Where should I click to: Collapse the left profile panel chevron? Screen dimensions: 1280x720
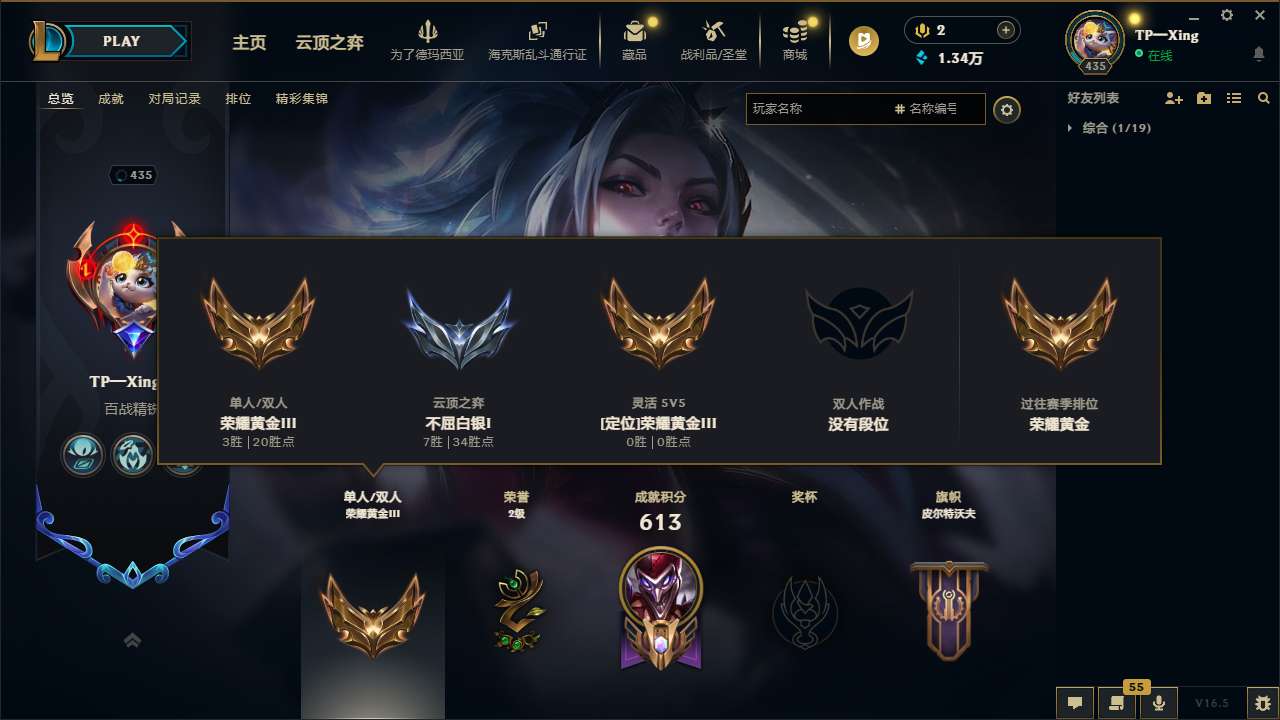131,640
